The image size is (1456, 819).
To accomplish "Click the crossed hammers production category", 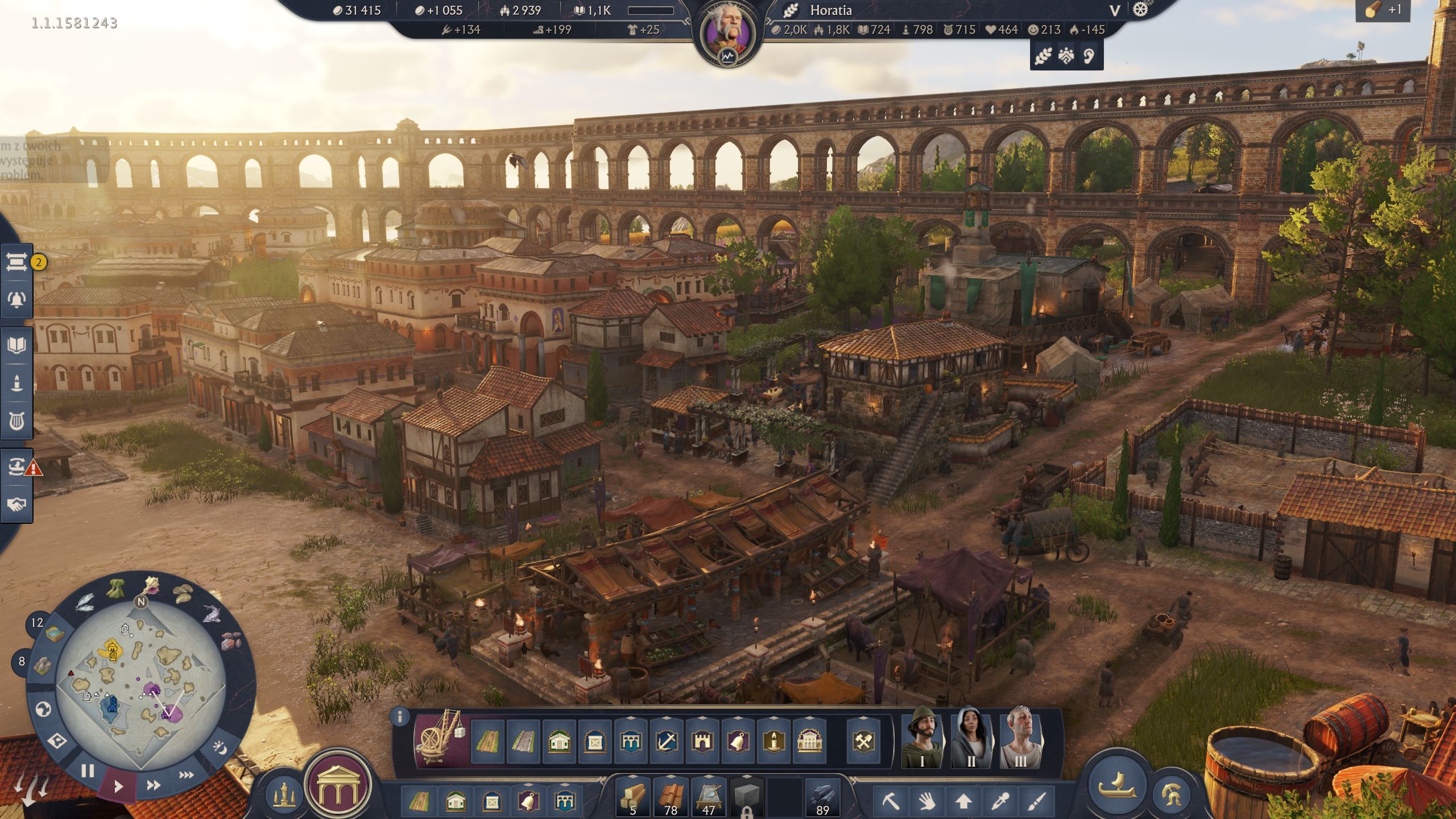I will 863,742.
